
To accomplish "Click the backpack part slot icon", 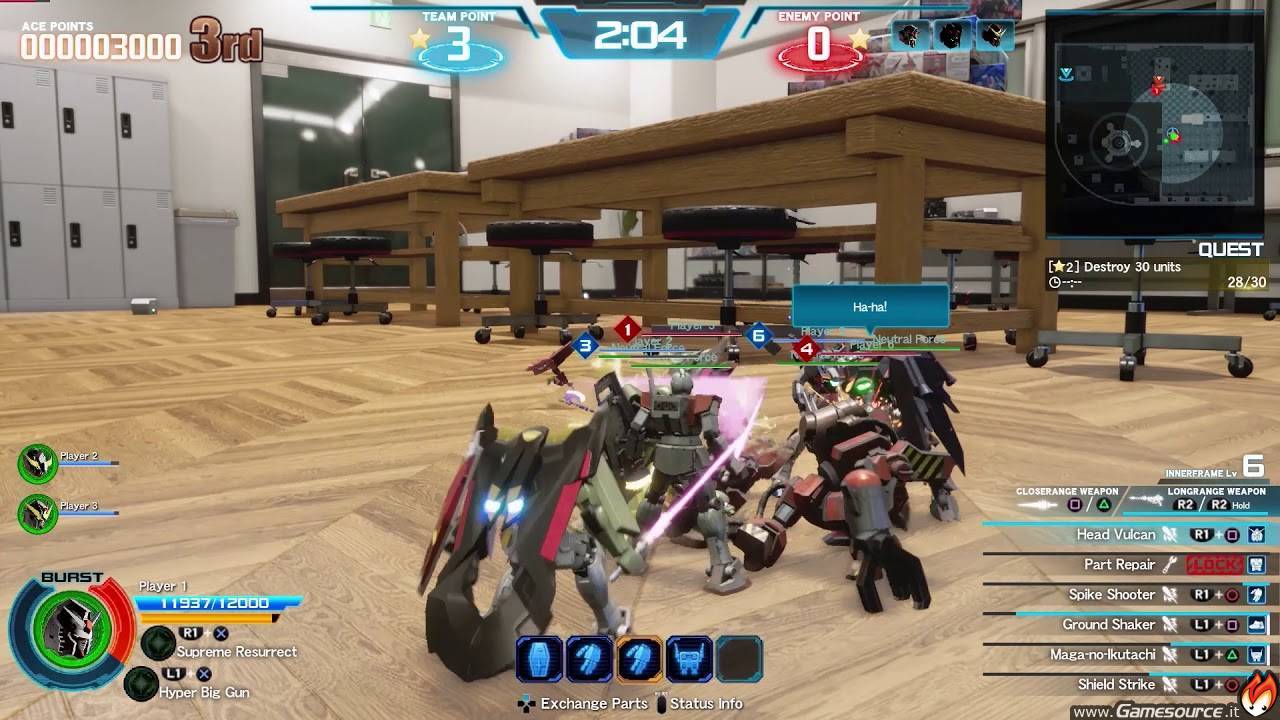I will (x=690, y=658).
